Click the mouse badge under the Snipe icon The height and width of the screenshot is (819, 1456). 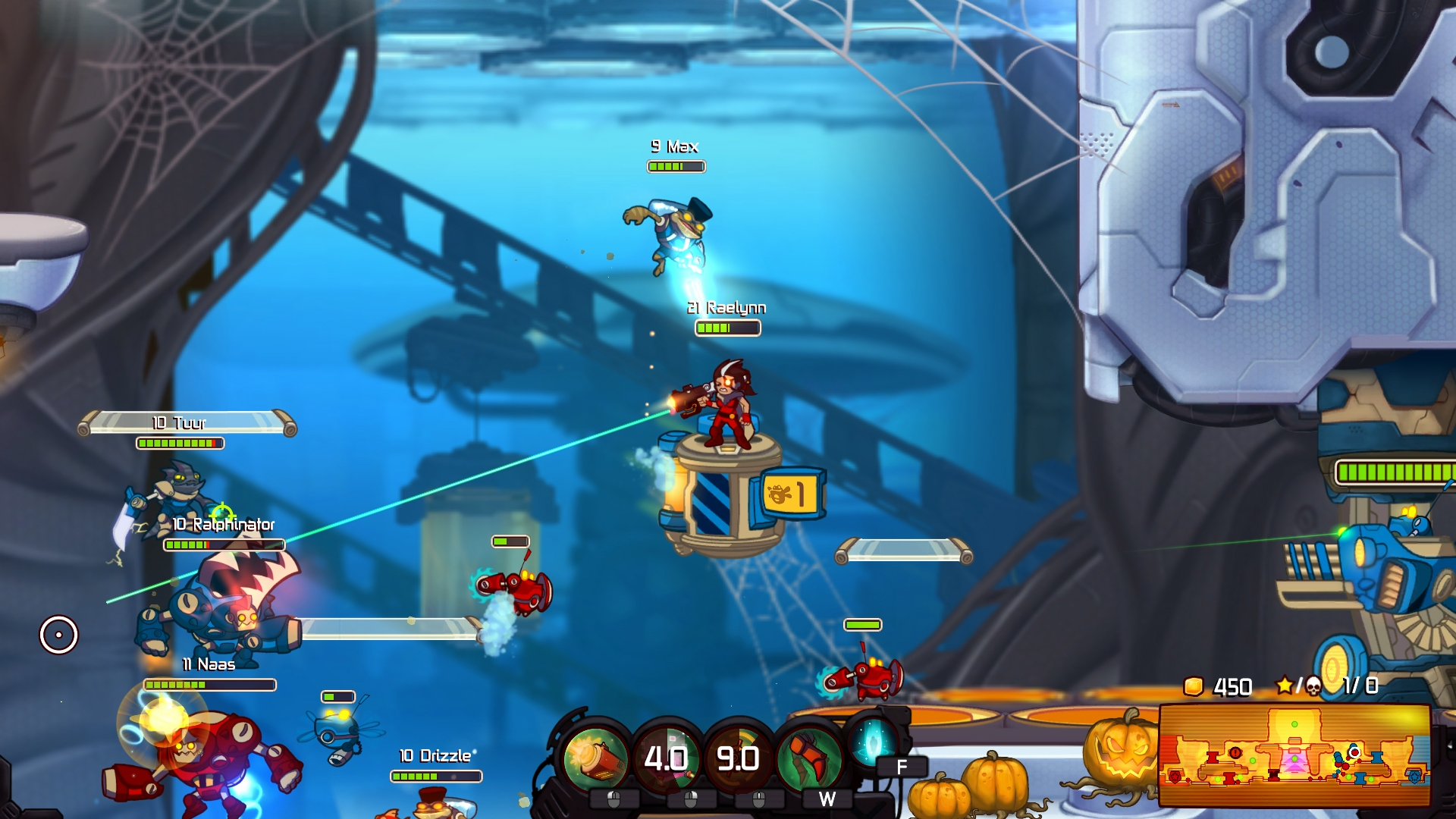click(x=690, y=802)
